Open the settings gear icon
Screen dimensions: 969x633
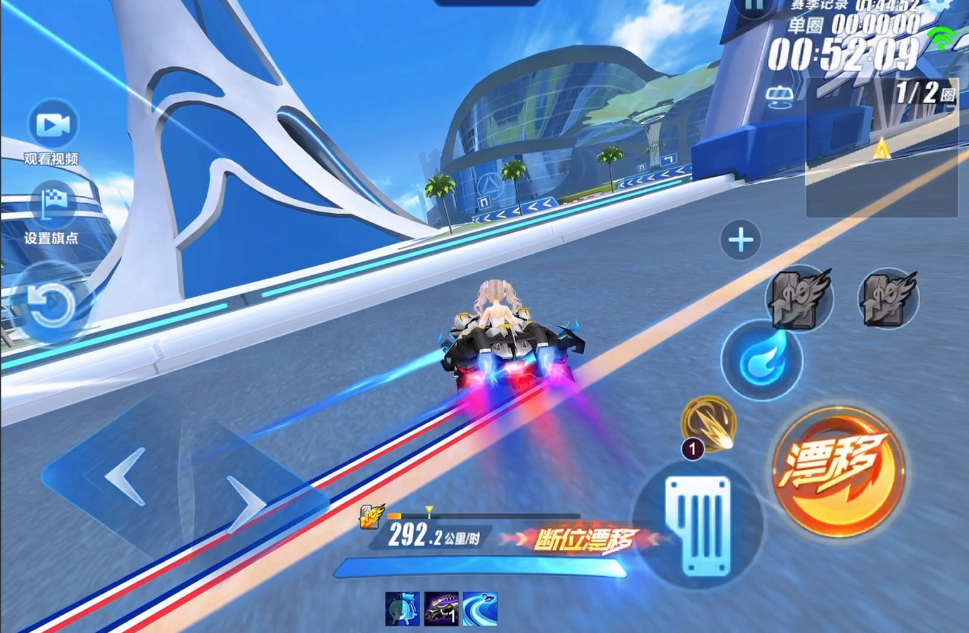point(940,5)
